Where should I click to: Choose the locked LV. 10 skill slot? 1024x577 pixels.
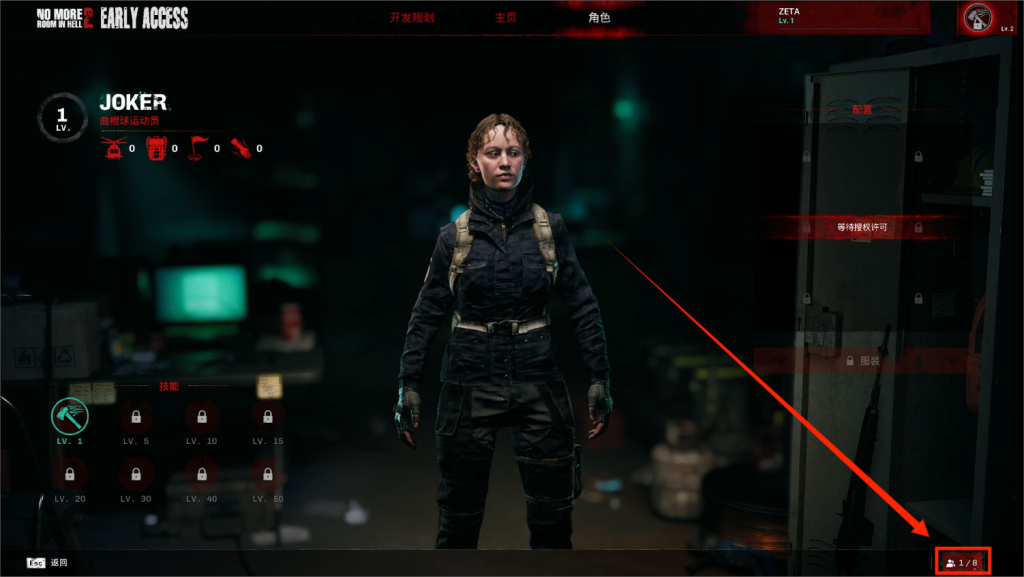tap(202, 416)
